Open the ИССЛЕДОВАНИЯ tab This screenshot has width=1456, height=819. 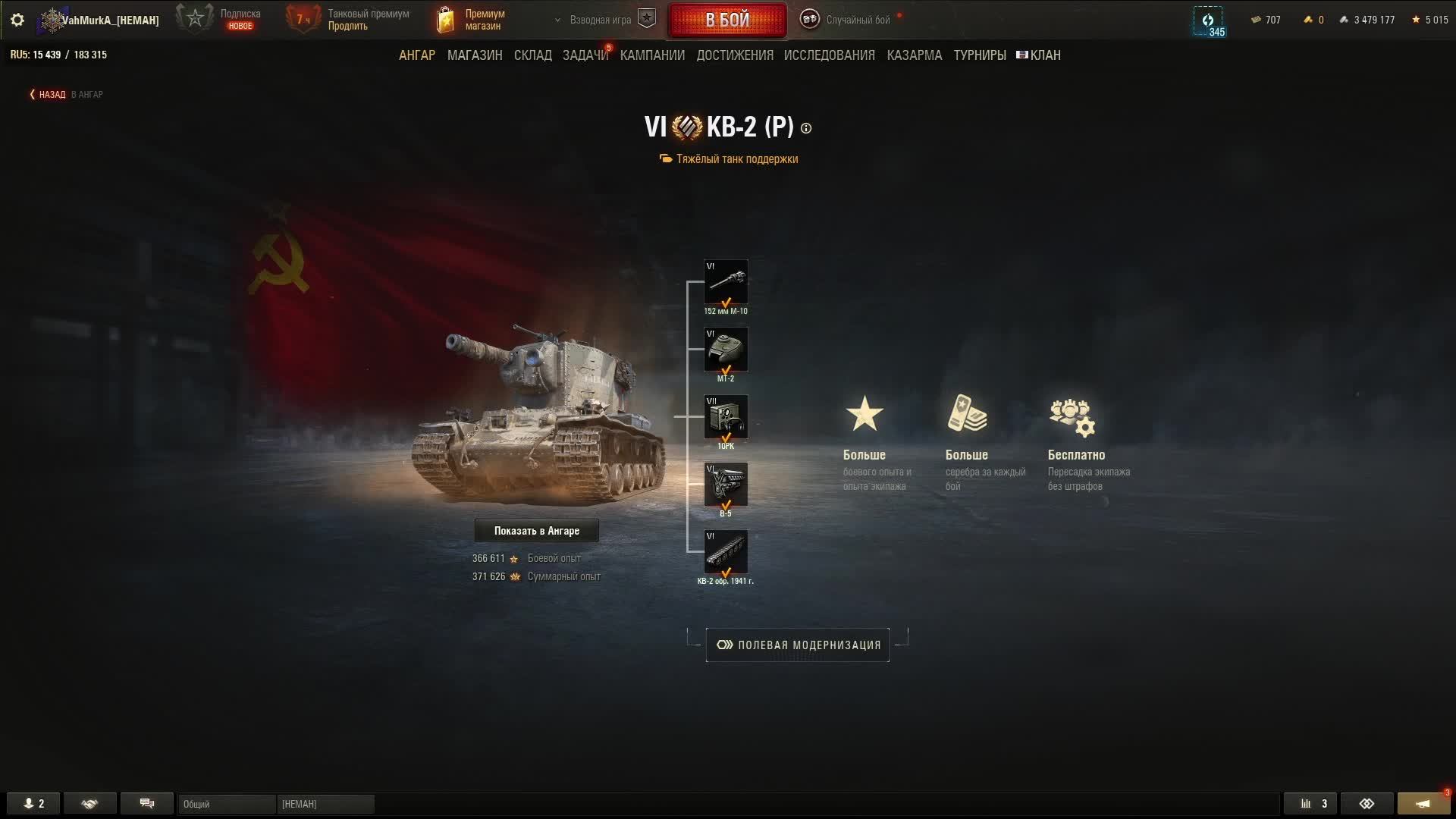coord(829,55)
